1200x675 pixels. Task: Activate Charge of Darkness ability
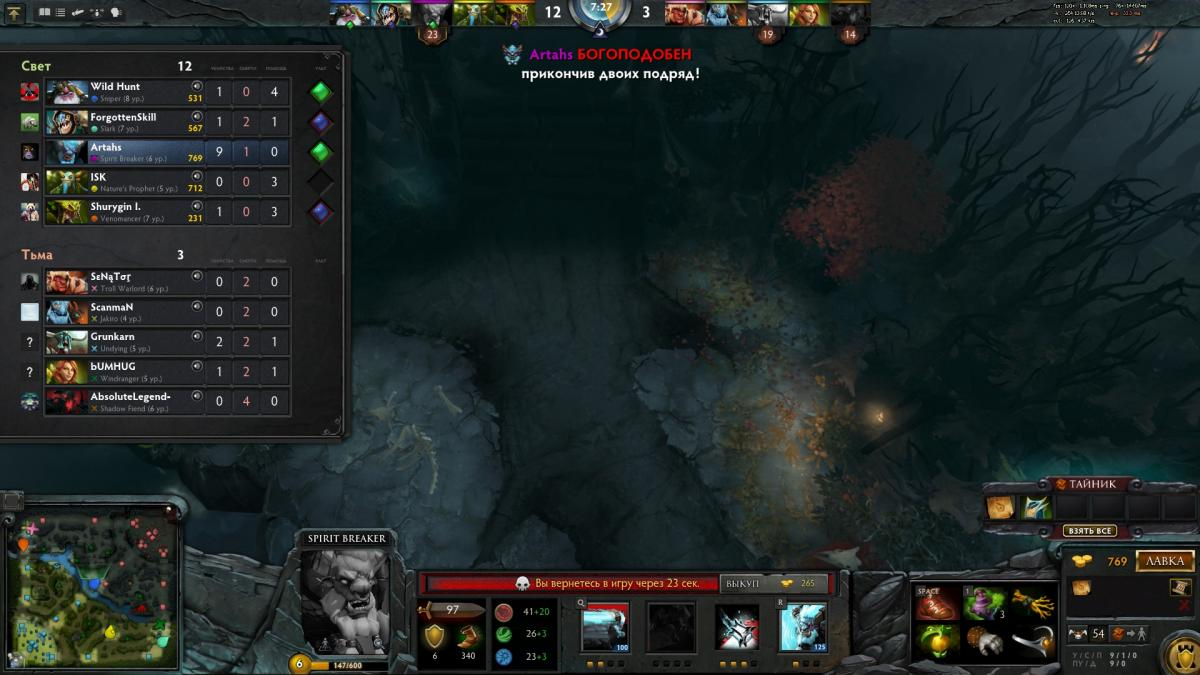[605, 627]
